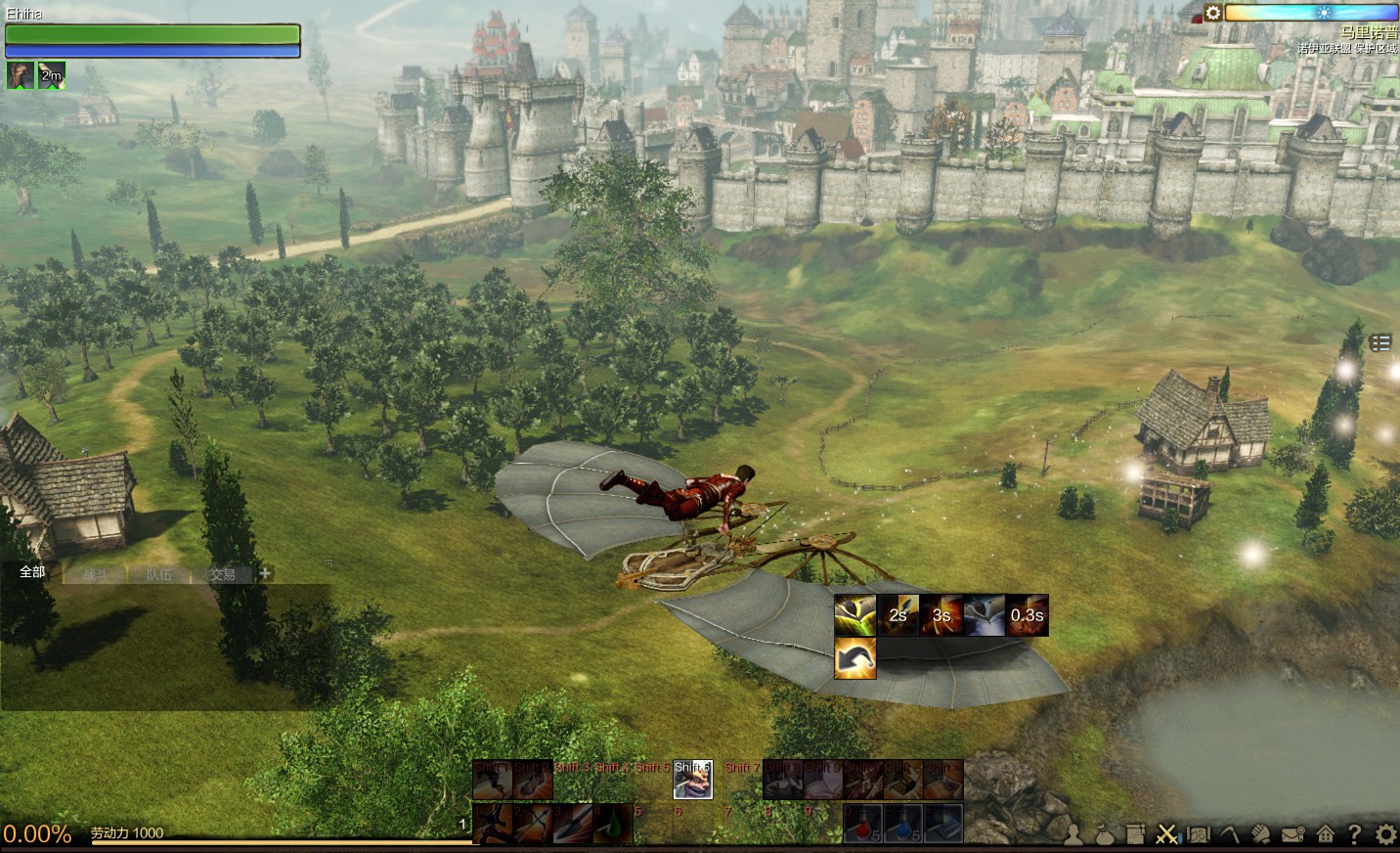Add a new chat tab with plus button
Viewport: 1400px width, 853px height.
pyautogui.click(x=265, y=573)
